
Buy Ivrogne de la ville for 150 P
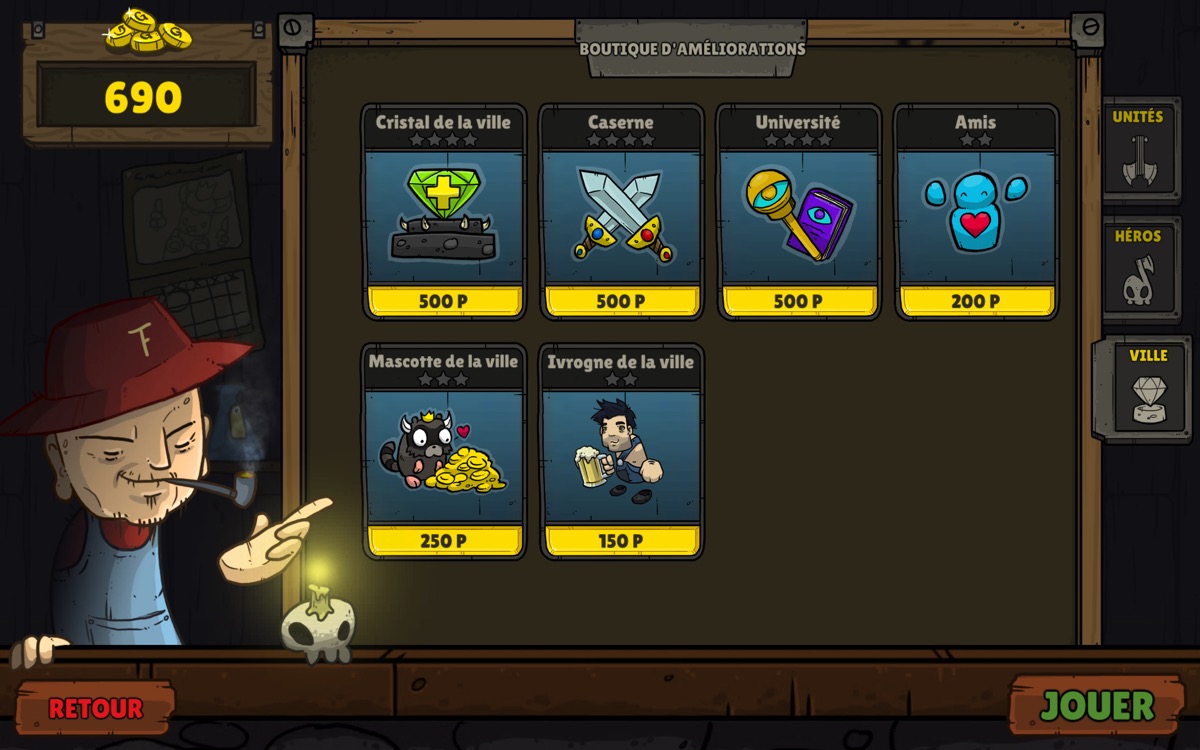coord(621,541)
